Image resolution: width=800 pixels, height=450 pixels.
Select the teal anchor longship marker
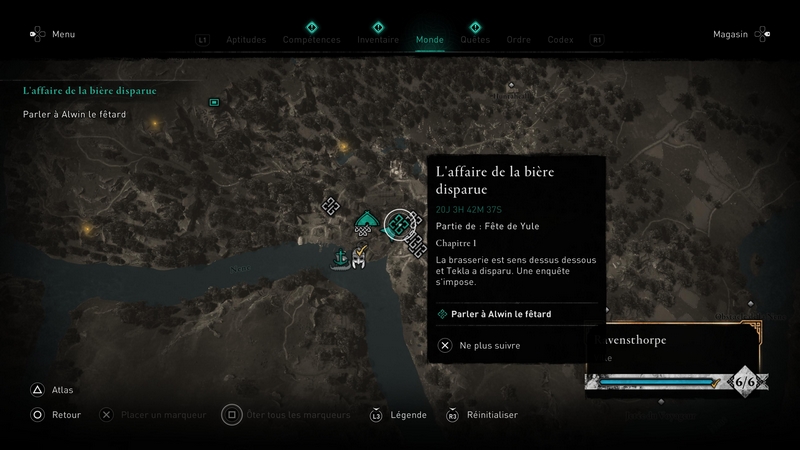coord(341,258)
